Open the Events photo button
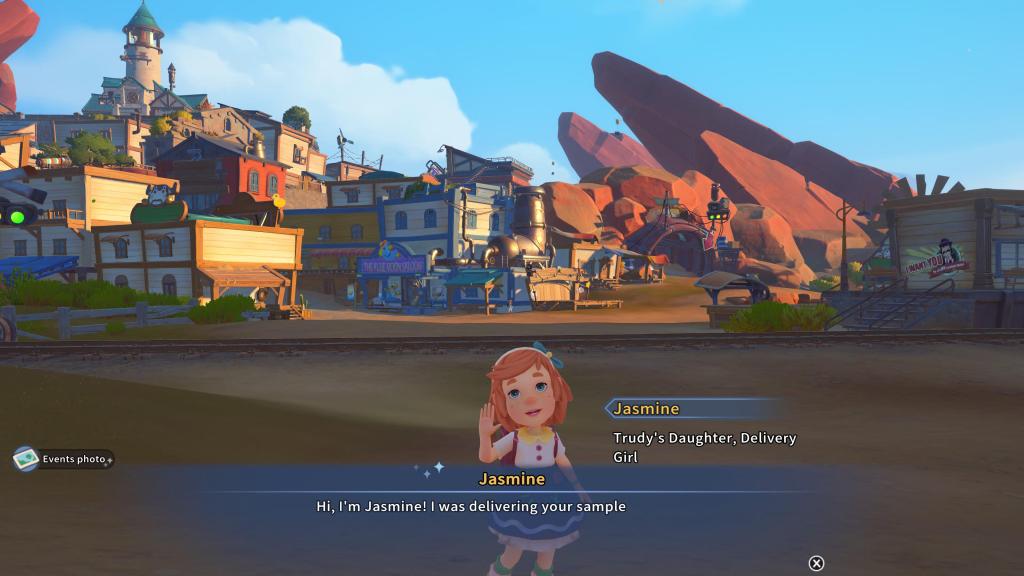Screen dimensions: 1024x576 [63, 459]
